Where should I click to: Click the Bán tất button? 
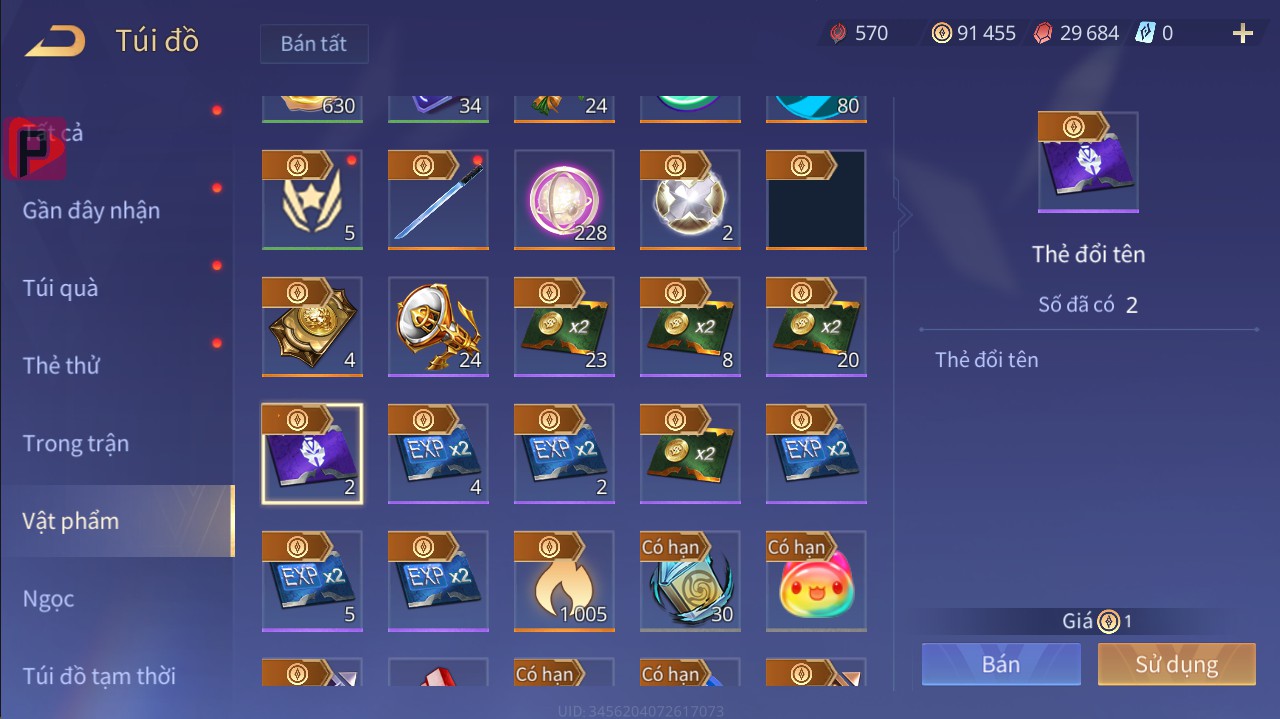[x=314, y=44]
